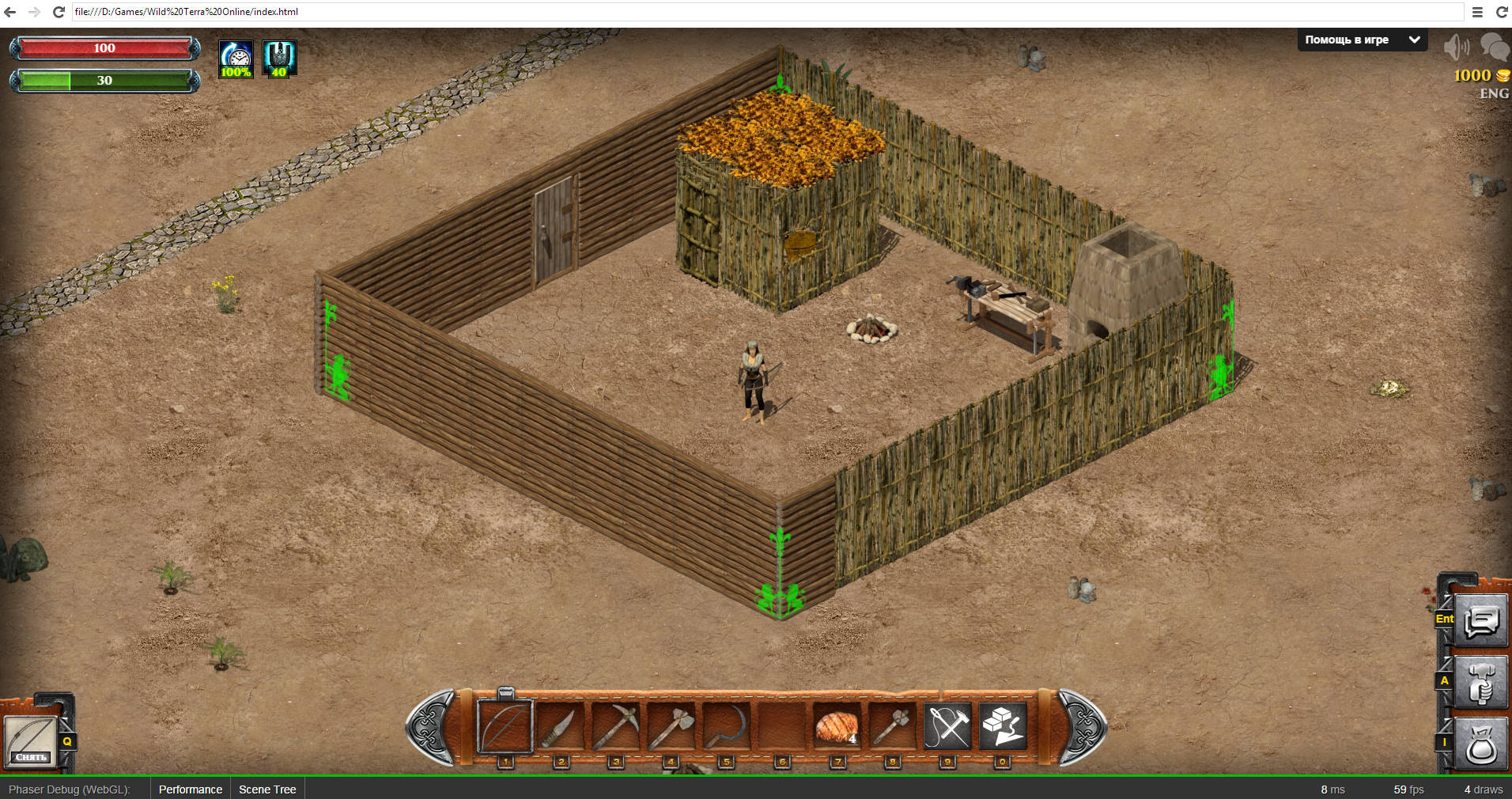Image resolution: width=1512 pixels, height=799 pixels.
Task: Toggle sound with the speaker icon
Action: [x=1455, y=47]
